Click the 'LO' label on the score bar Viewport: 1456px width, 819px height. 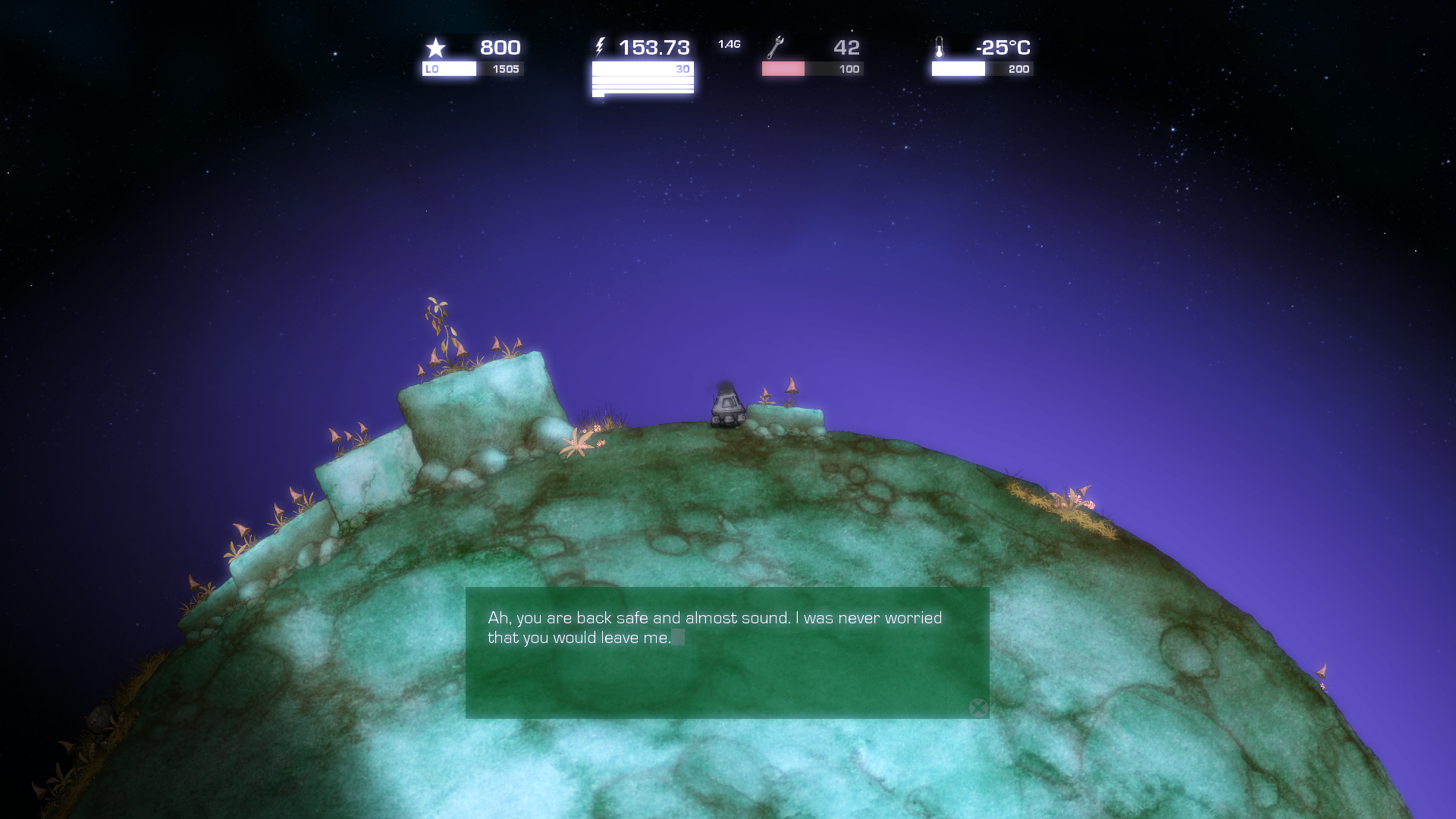tap(432, 68)
